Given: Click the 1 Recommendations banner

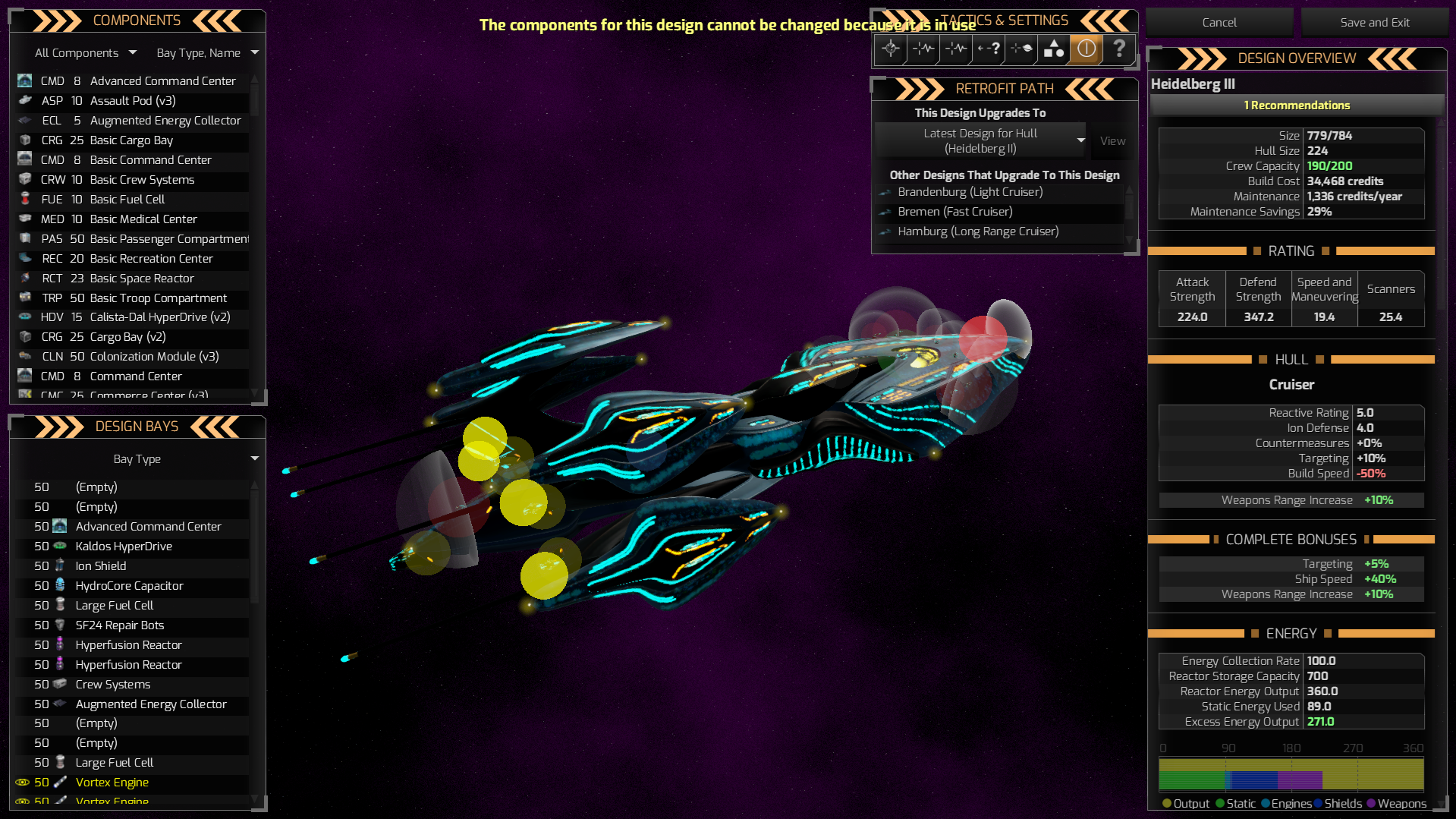Looking at the screenshot, I should (1297, 105).
